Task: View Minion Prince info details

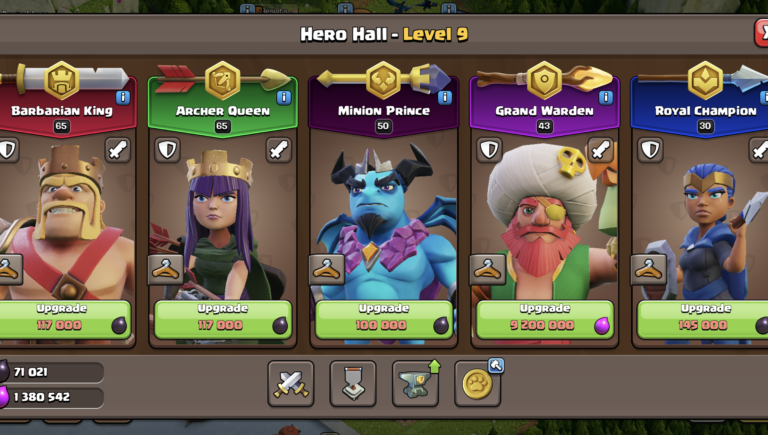Action: [x=445, y=97]
